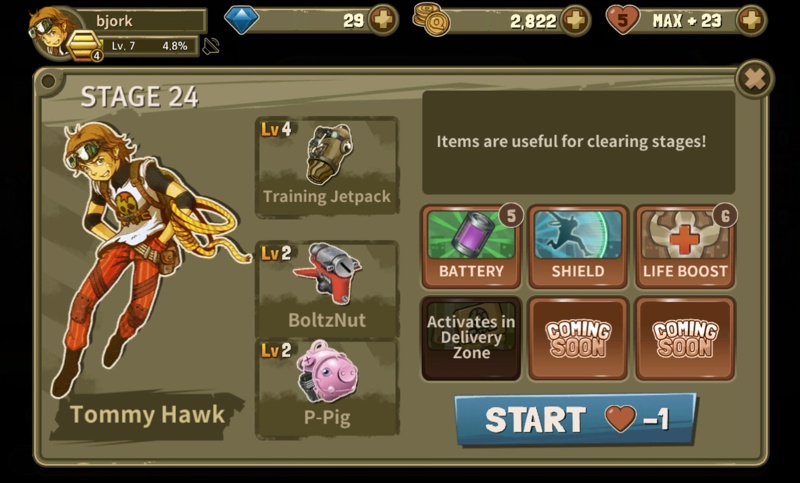Add more gold coins
Viewport: 800px width, 483px height.
(x=574, y=20)
